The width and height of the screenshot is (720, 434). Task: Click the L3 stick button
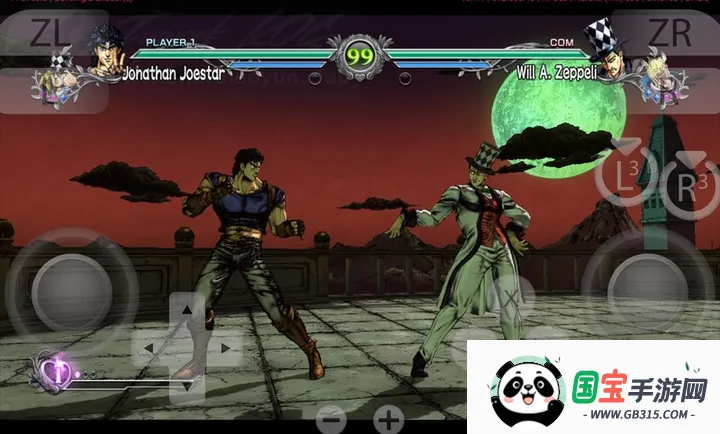[x=625, y=178]
